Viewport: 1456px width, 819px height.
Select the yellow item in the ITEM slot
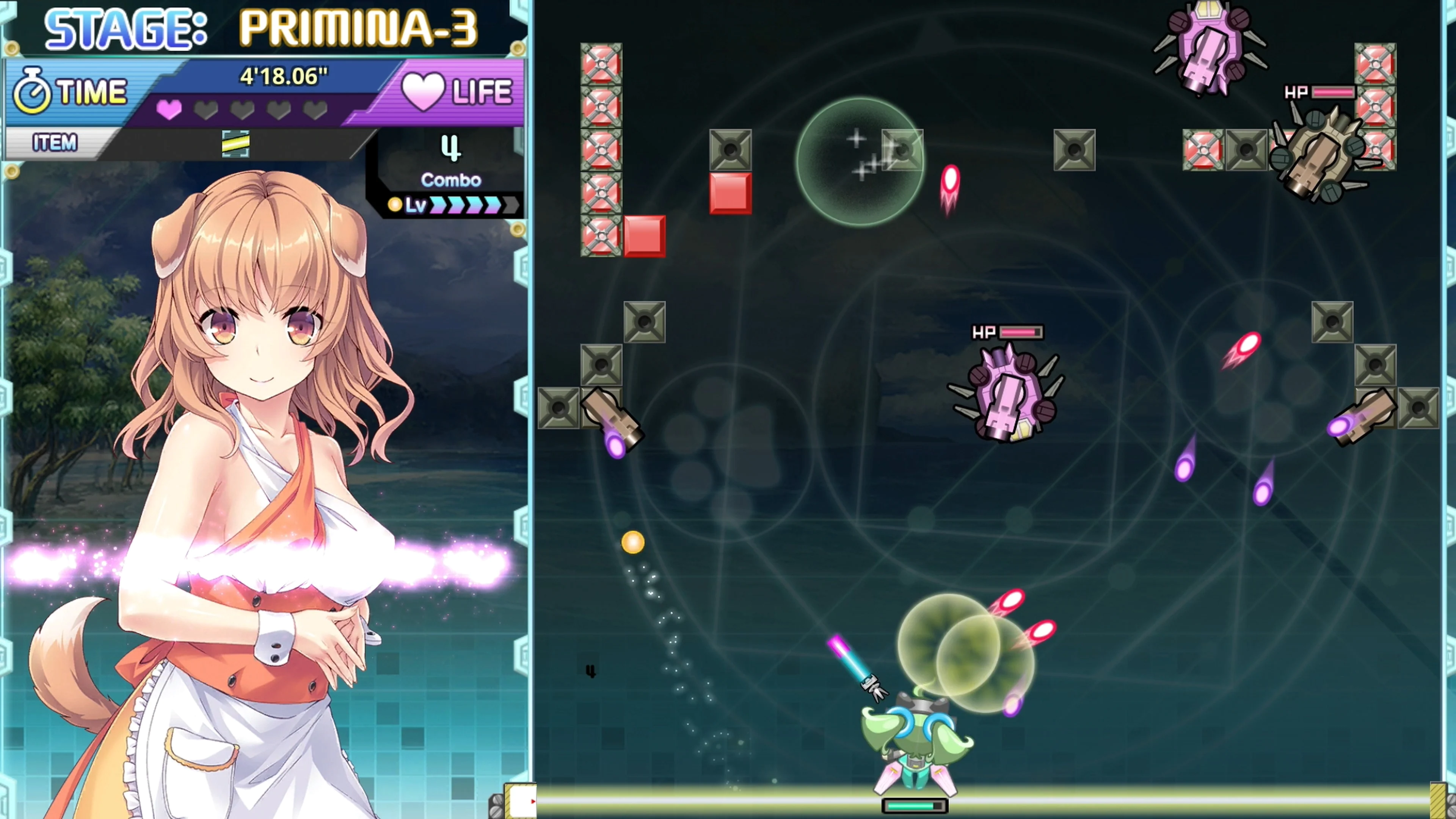click(x=235, y=143)
